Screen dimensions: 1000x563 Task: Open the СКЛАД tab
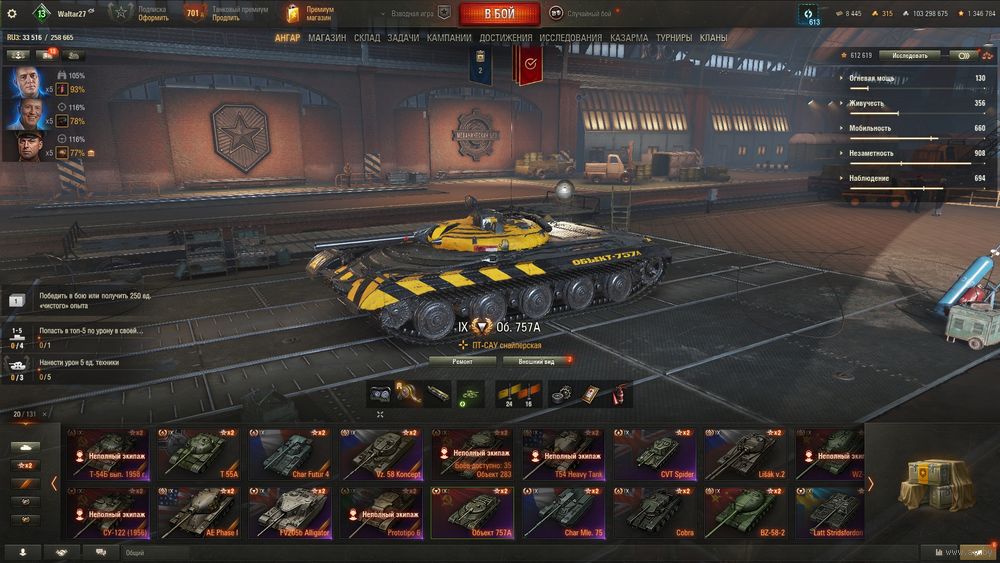[367, 38]
